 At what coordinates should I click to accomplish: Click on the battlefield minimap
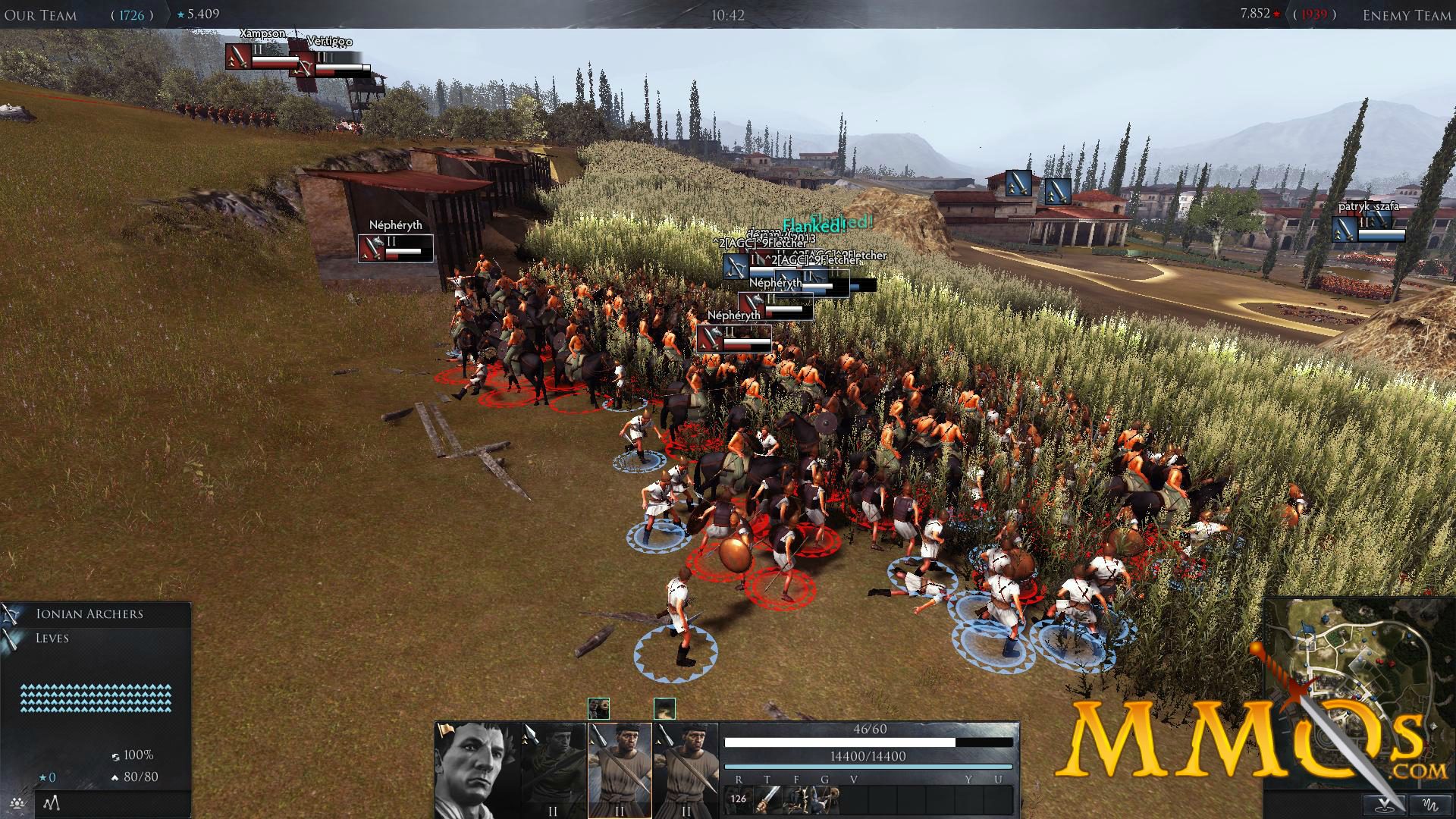pos(1335,682)
